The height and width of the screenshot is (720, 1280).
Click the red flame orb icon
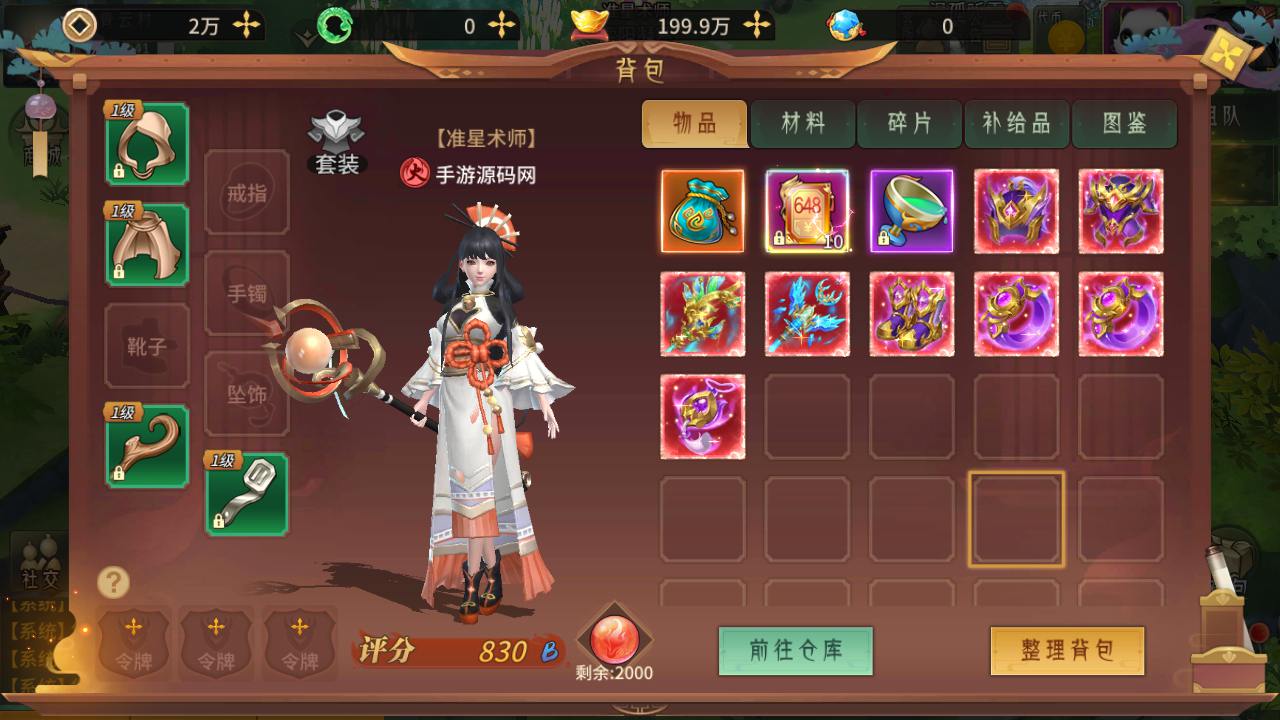click(614, 639)
